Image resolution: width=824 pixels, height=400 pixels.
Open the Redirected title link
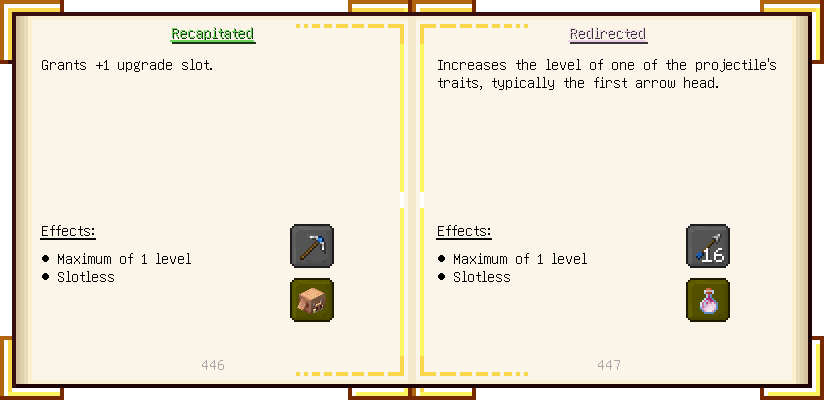[608, 34]
